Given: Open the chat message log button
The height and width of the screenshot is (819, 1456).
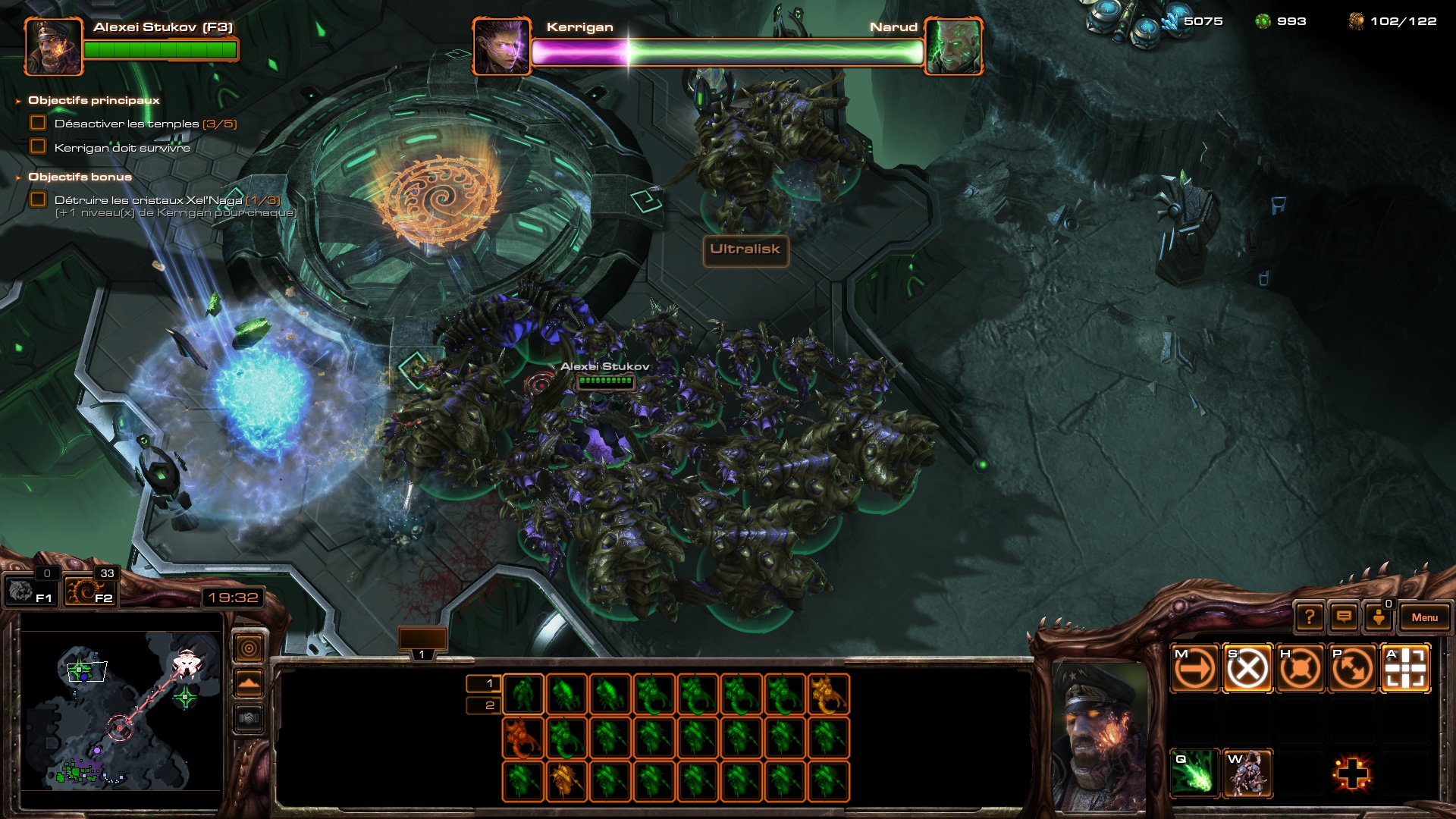Looking at the screenshot, I should pos(1344,617).
